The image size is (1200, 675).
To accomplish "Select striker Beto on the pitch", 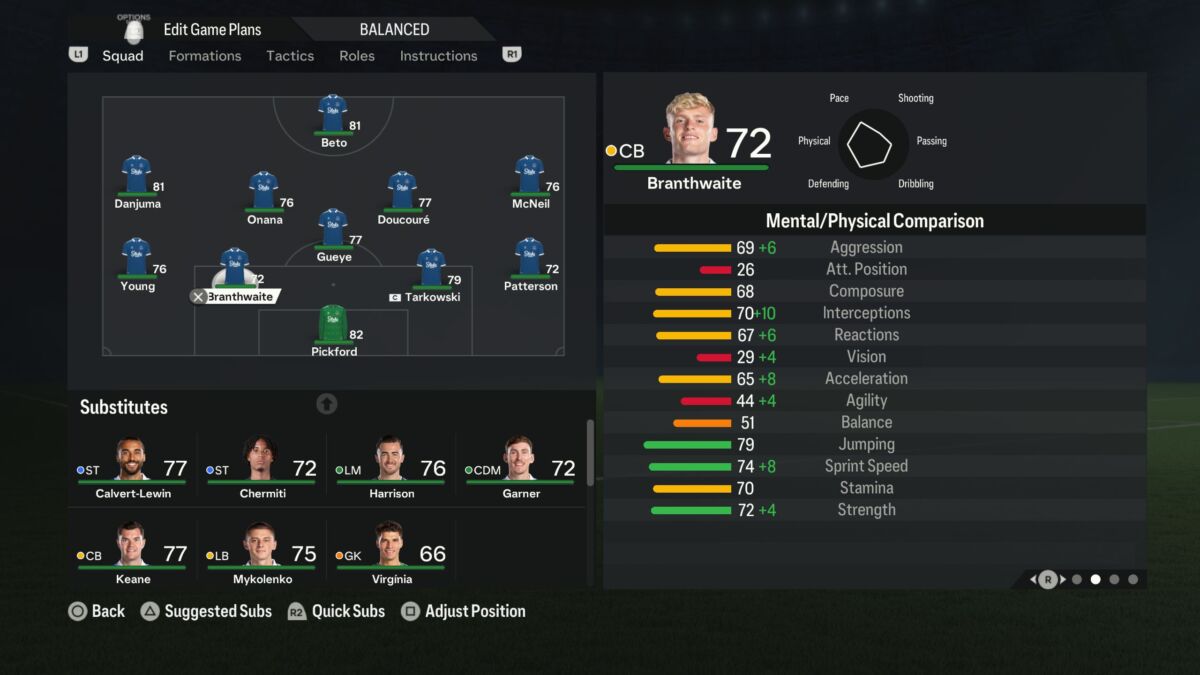I will pos(333,117).
